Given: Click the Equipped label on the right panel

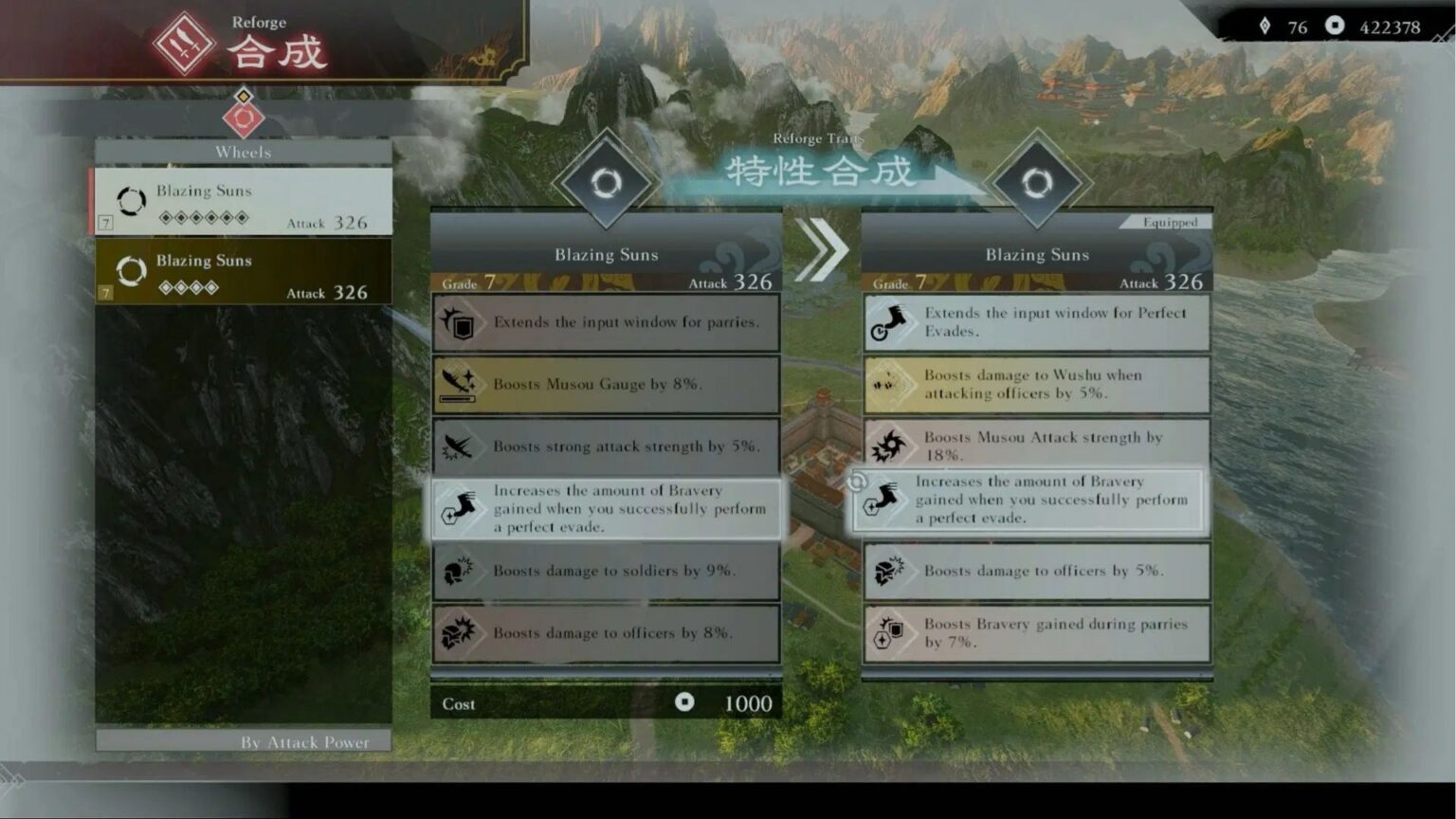Looking at the screenshot, I should tap(1170, 221).
